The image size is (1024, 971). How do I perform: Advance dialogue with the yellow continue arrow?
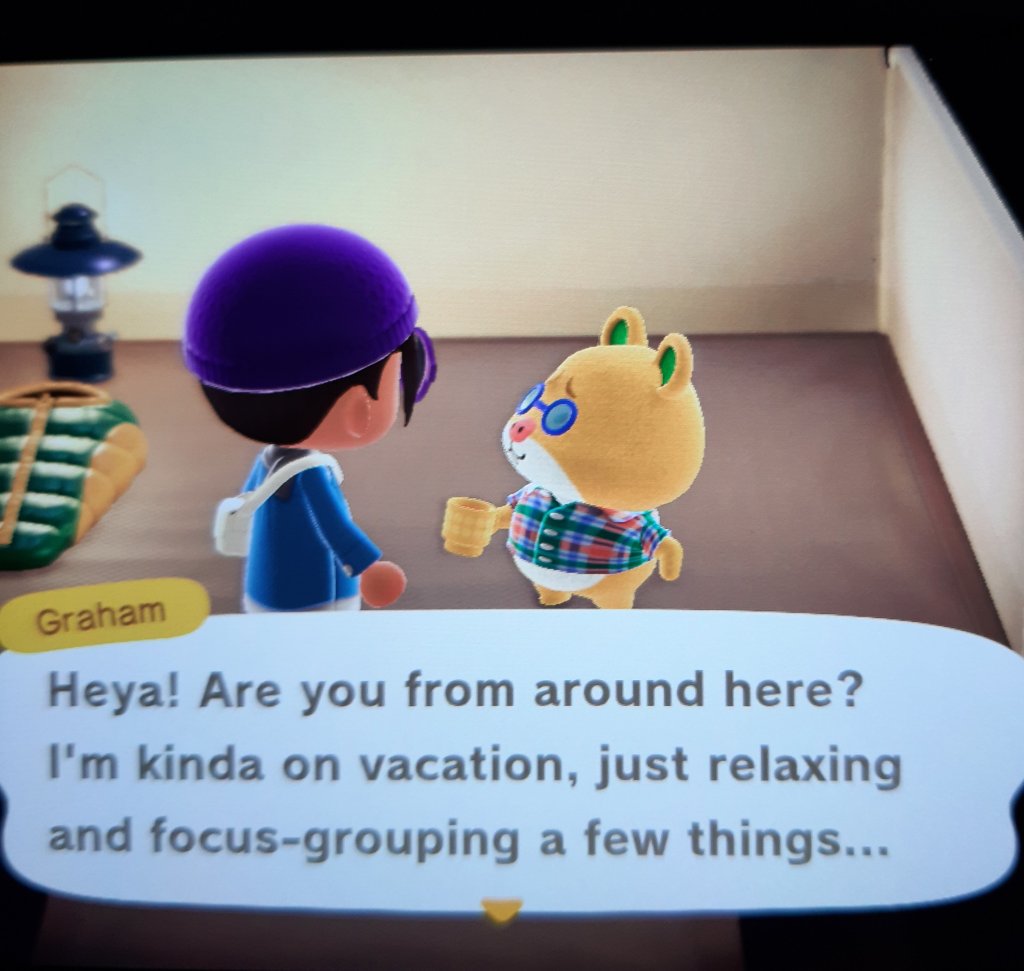coord(500,910)
